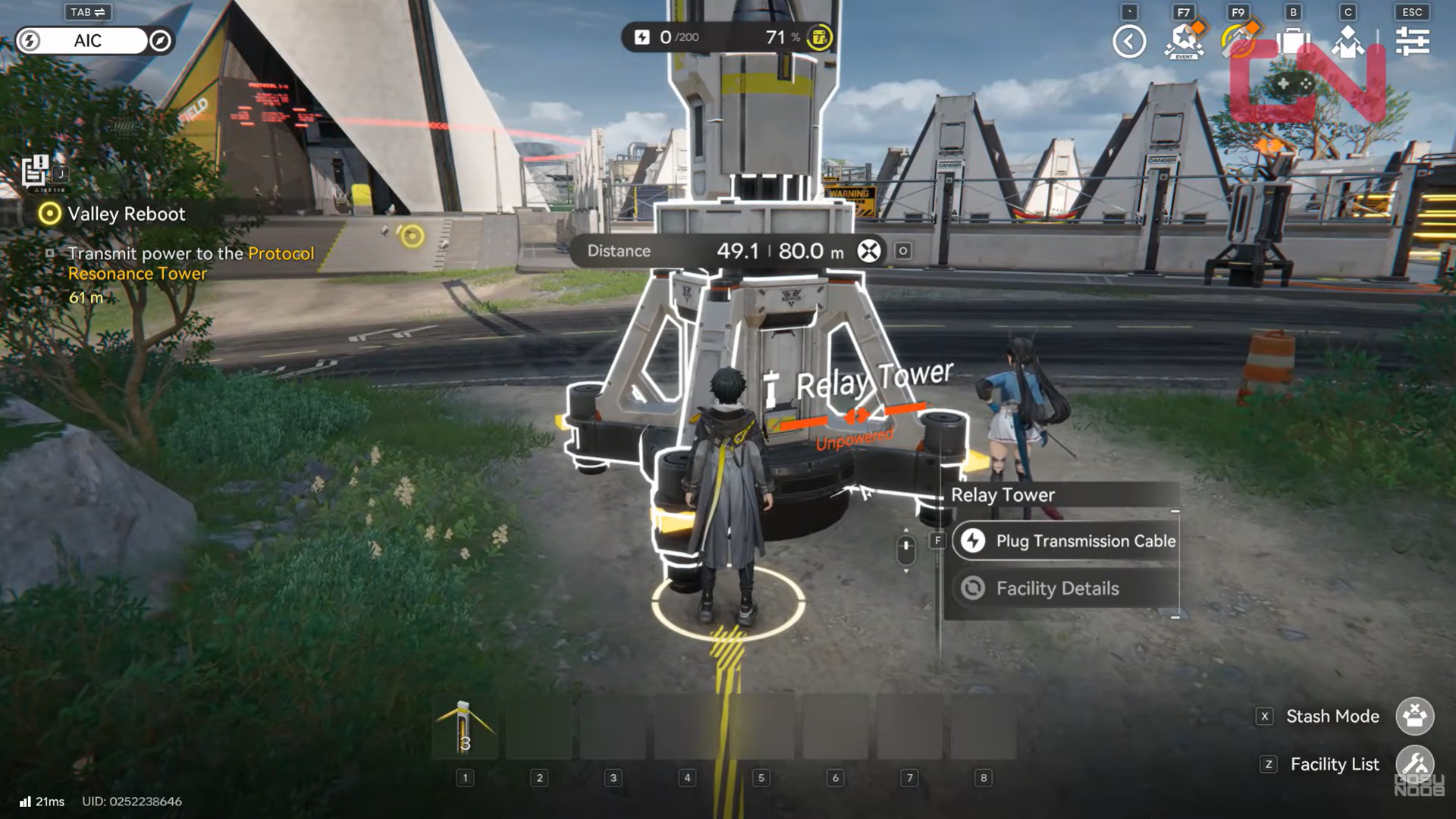The height and width of the screenshot is (819, 1456).
Task: Cancel the cable distance measurement
Action: point(869,251)
